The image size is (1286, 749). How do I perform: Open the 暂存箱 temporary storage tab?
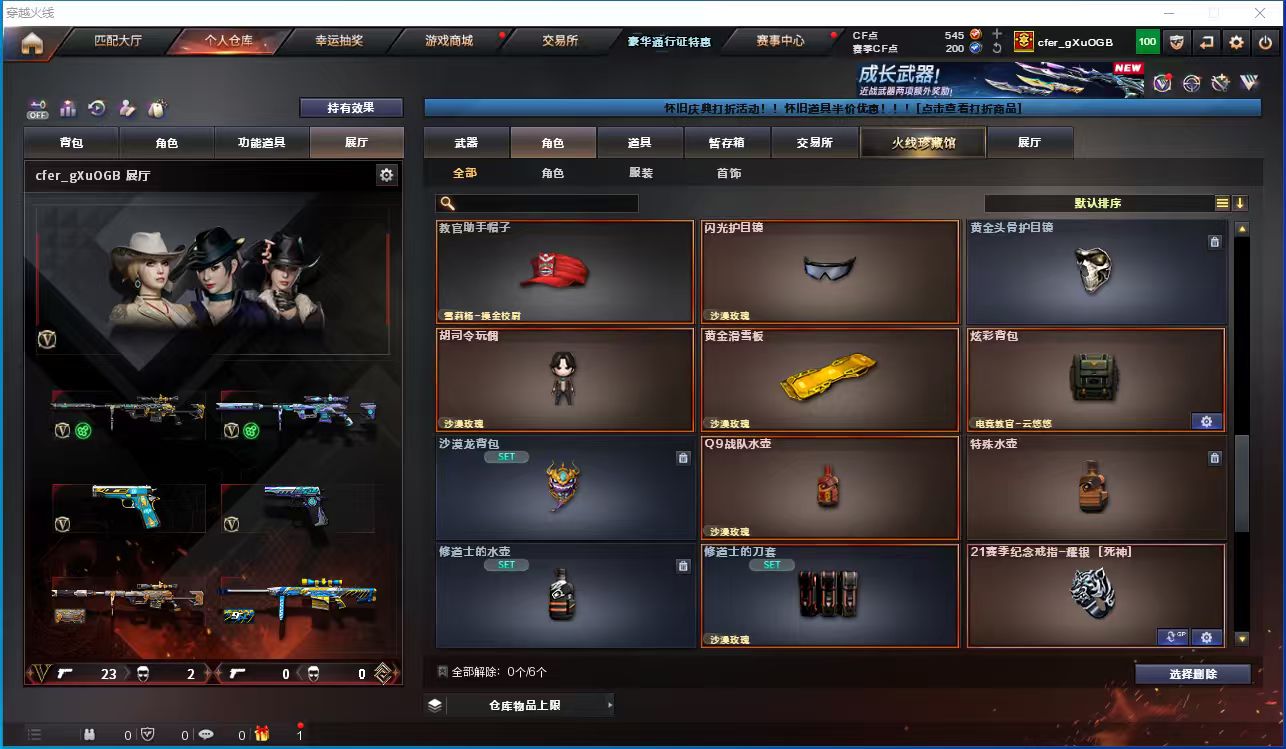727,143
